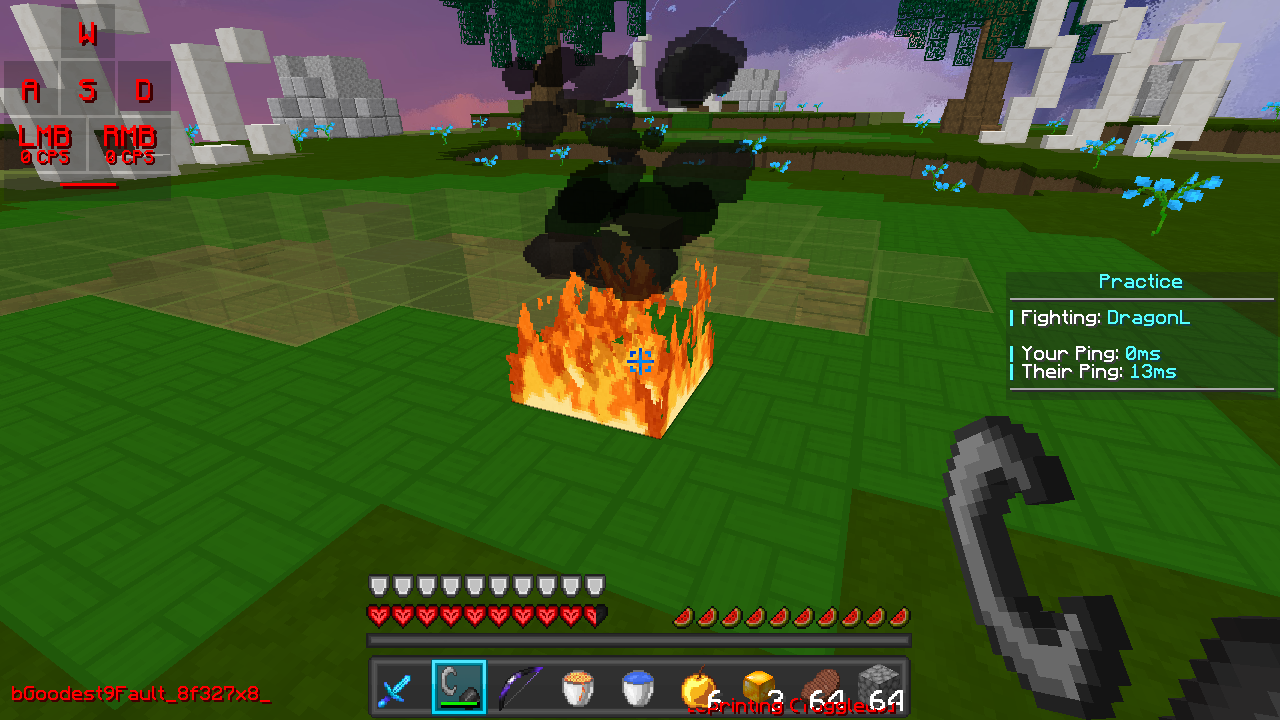1280x720 pixels.
Task: Click the mushroom stew hotbar icon
Action: click(x=577, y=686)
